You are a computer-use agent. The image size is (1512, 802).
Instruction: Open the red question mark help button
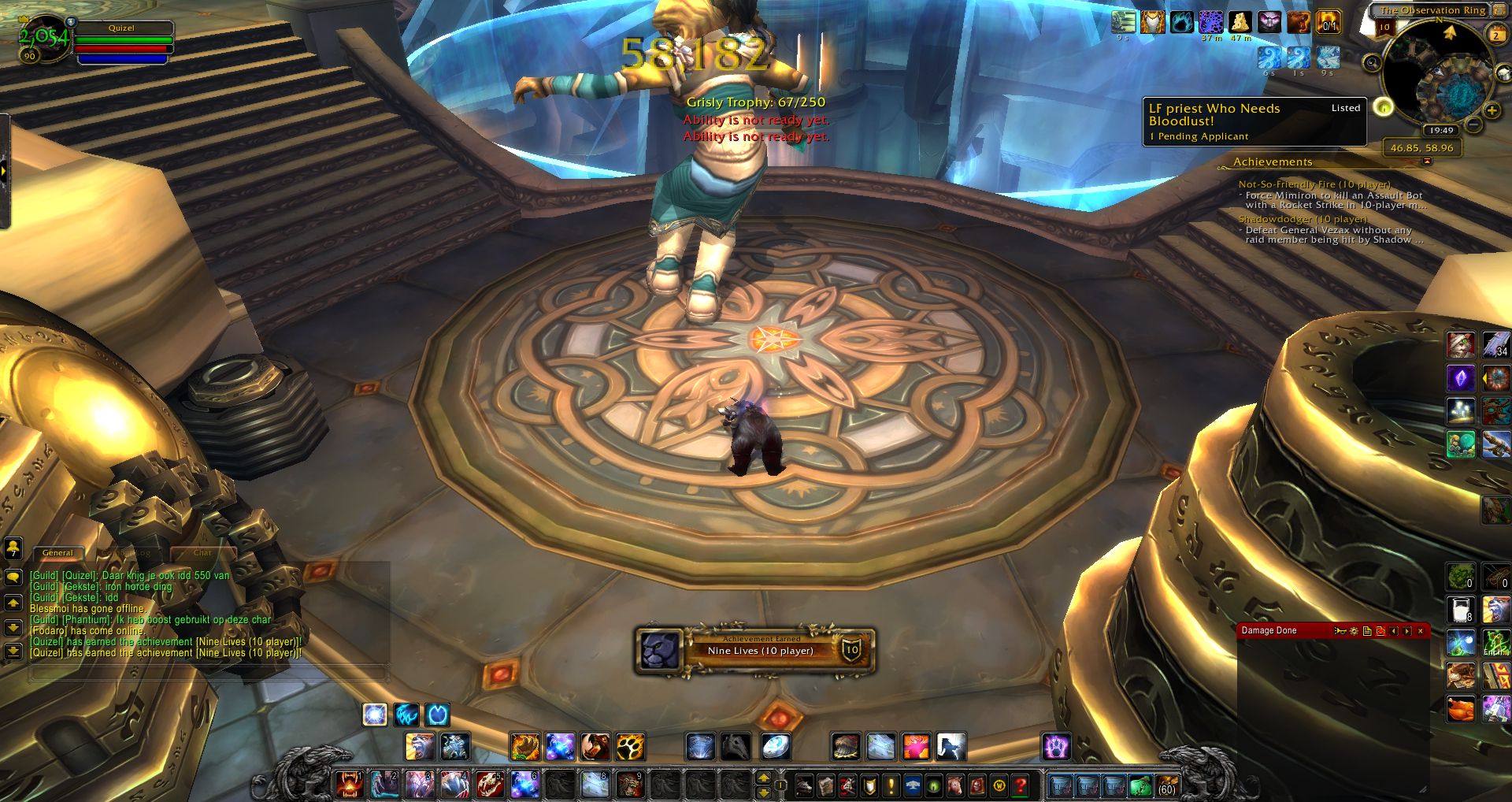(x=1021, y=785)
